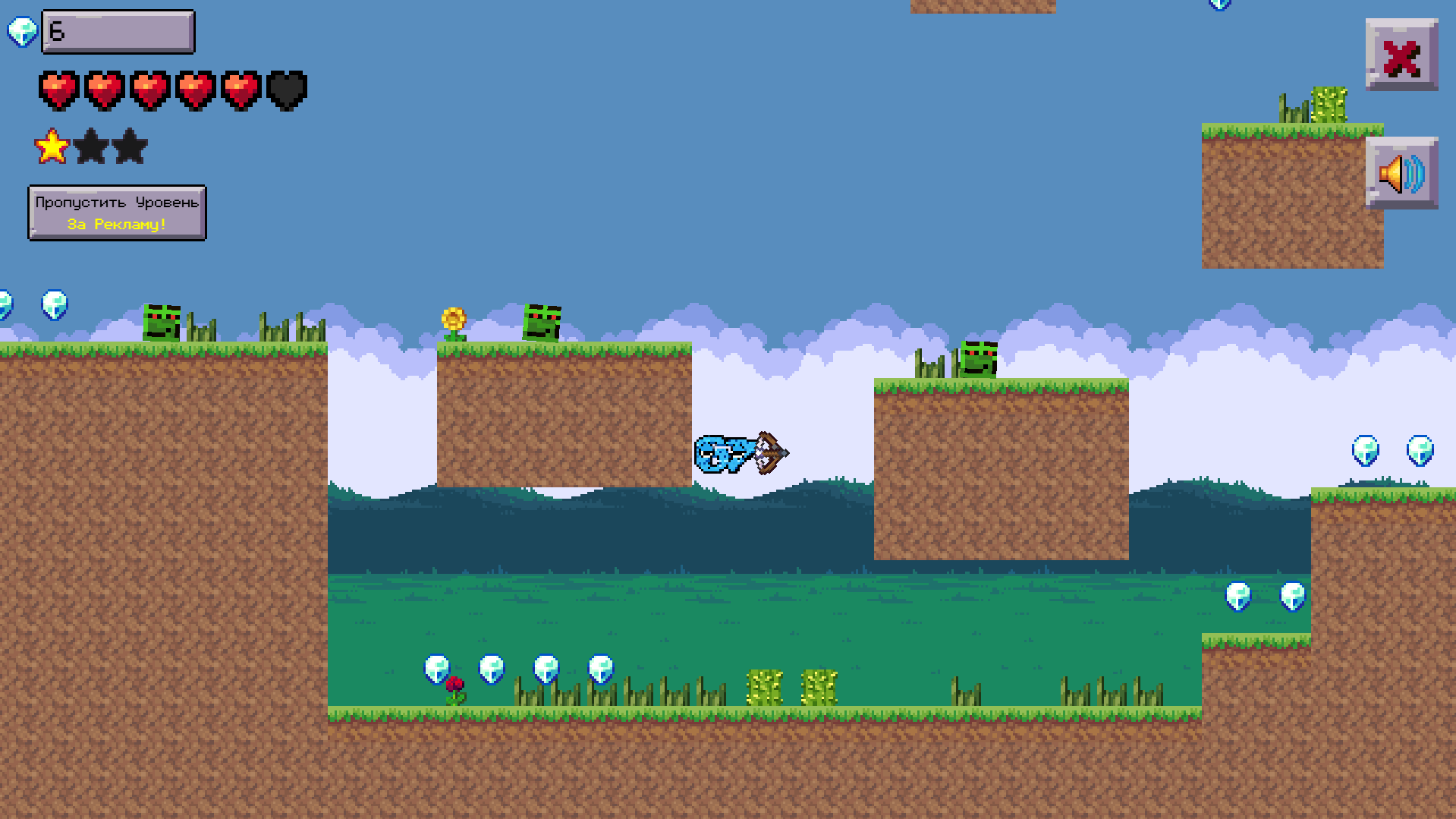Click the third darkened star
This screenshot has width=1456, height=819.
coord(130,146)
